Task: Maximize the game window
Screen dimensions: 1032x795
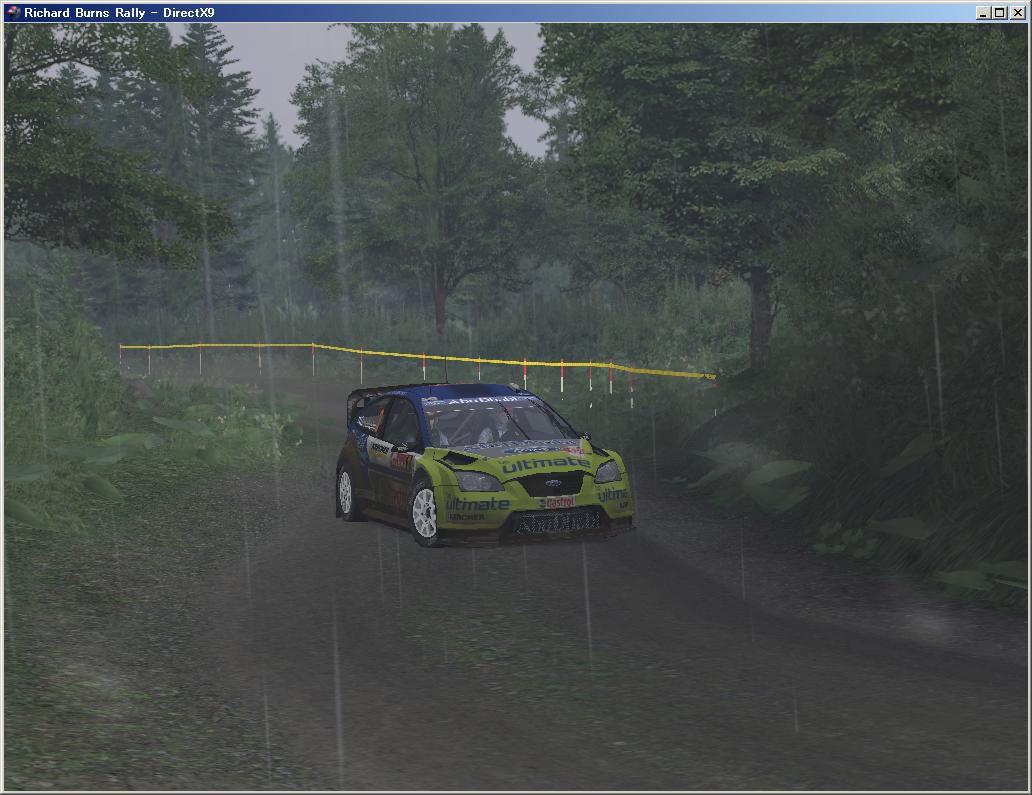Action: click(1000, 13)
